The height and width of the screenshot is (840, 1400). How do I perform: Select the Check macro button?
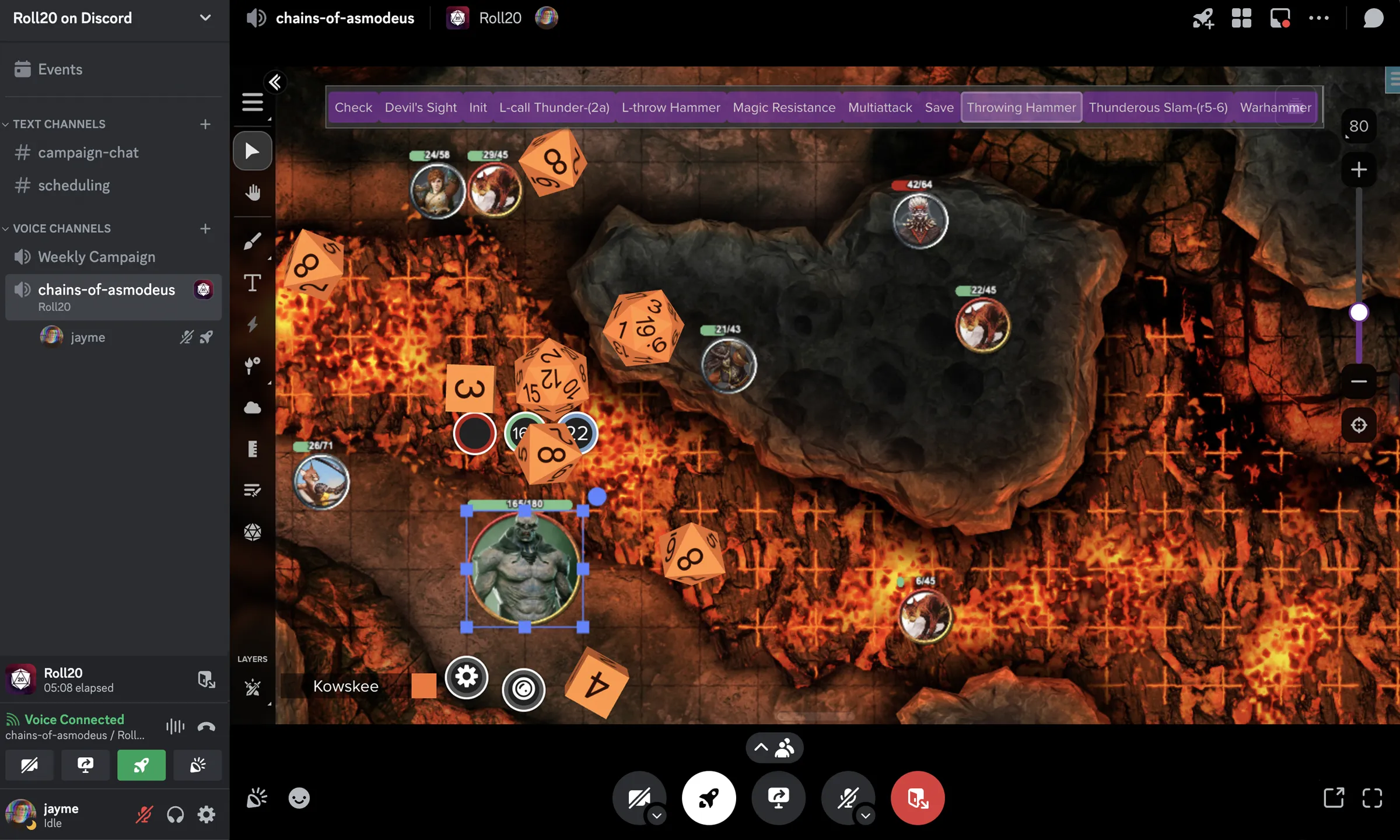pos(353,107)
